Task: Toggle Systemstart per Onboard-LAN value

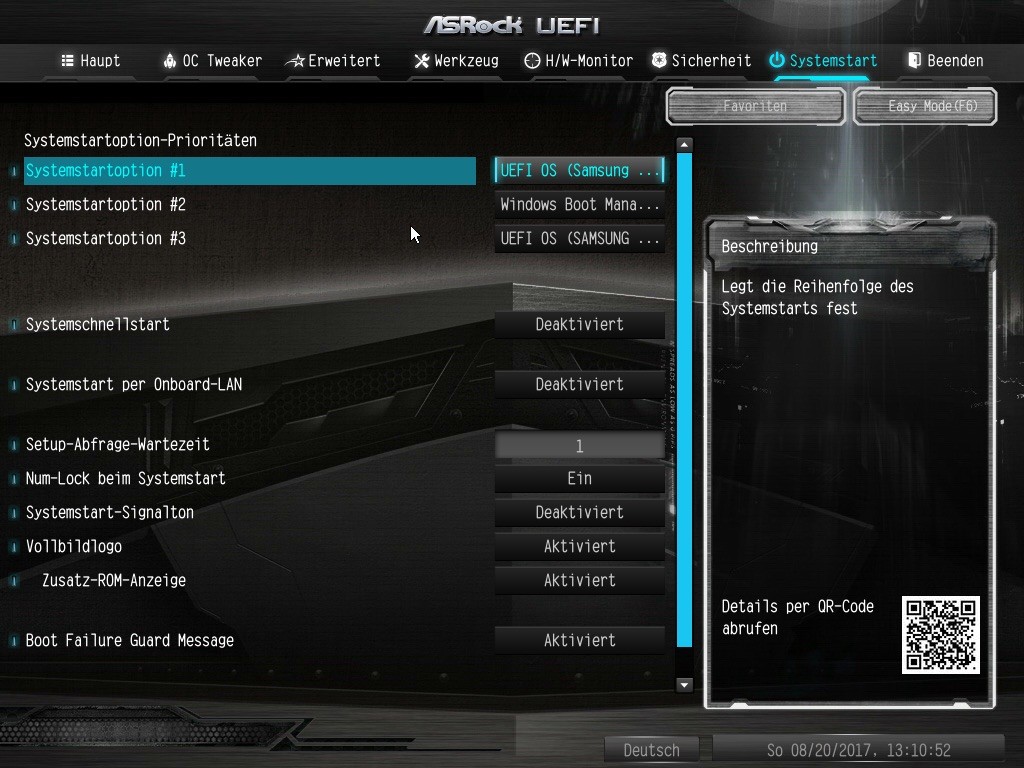Action: tap(580, 385)
